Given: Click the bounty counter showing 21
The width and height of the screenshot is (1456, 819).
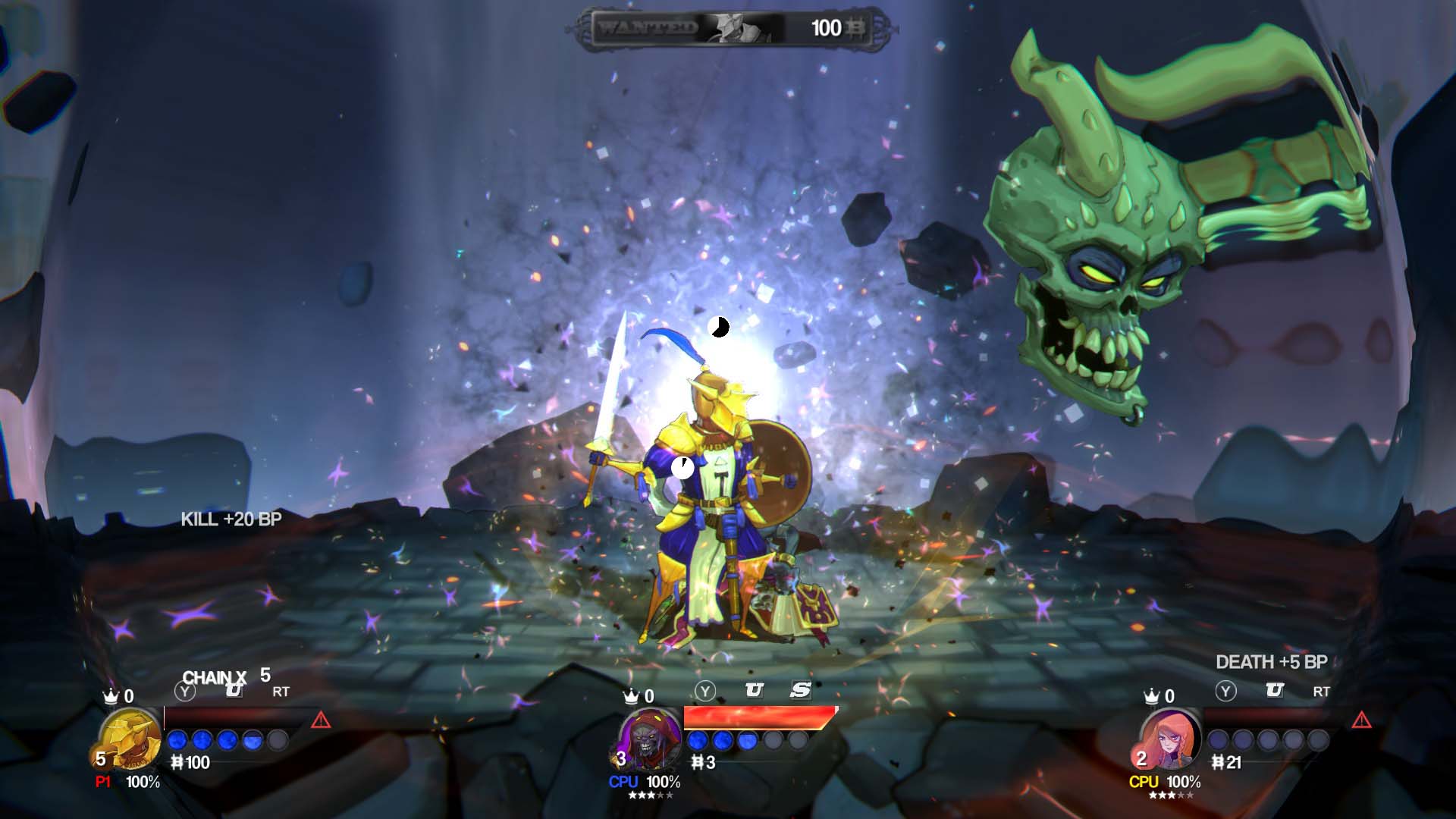Looking at the screenshot, I should 1228,763.
